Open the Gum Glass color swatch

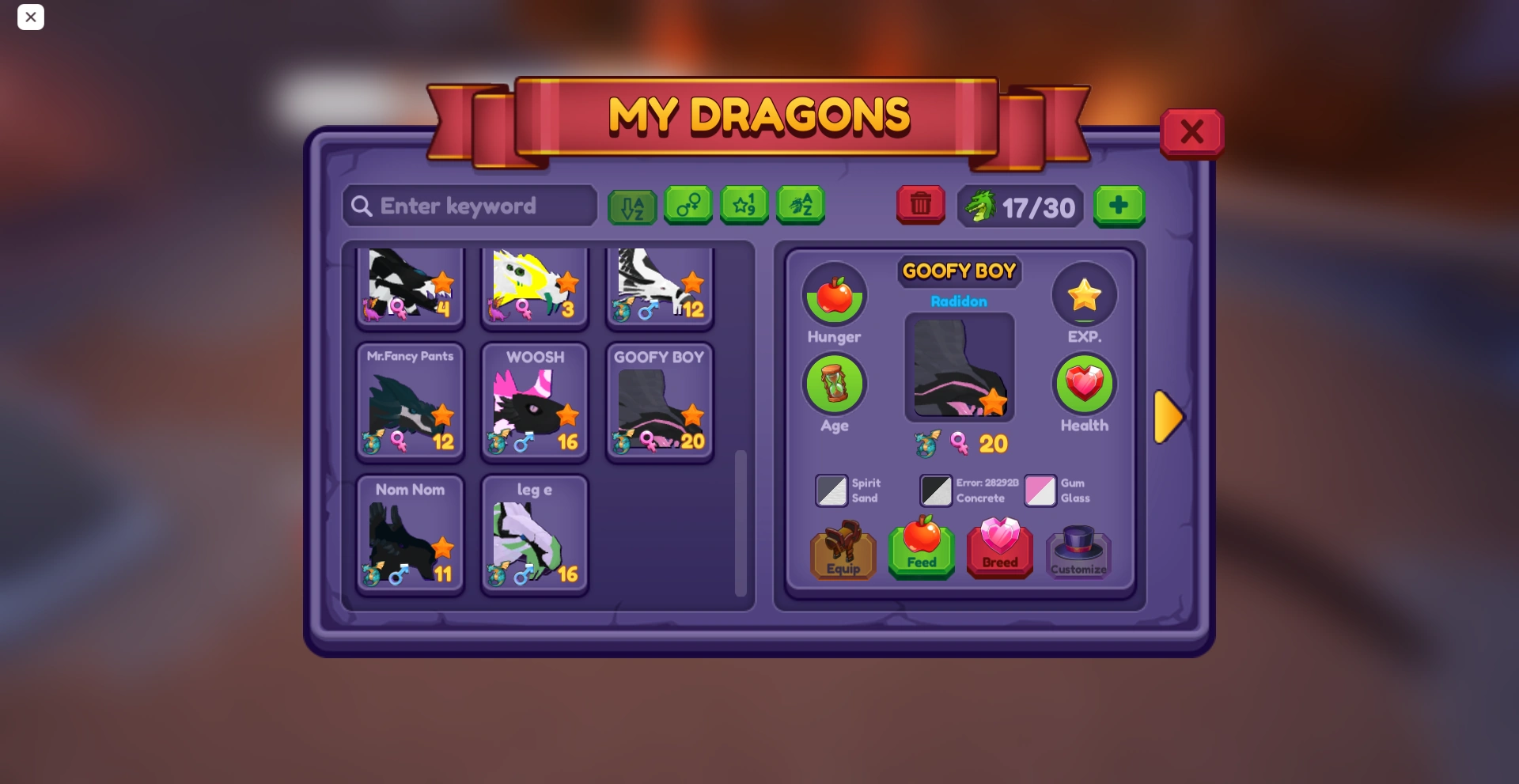point(1040,490)
